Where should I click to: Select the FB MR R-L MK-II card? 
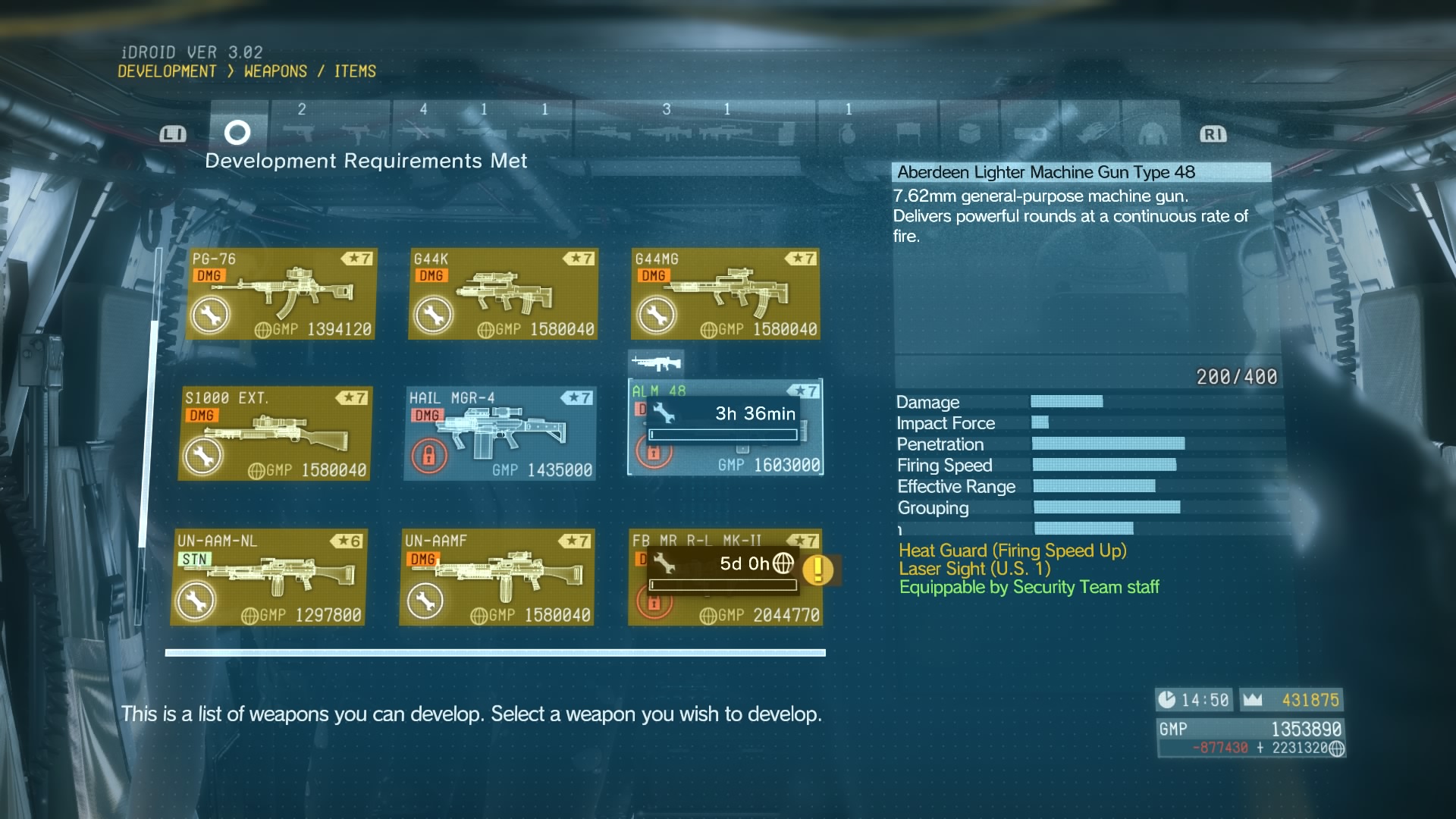tap(726, 578)
